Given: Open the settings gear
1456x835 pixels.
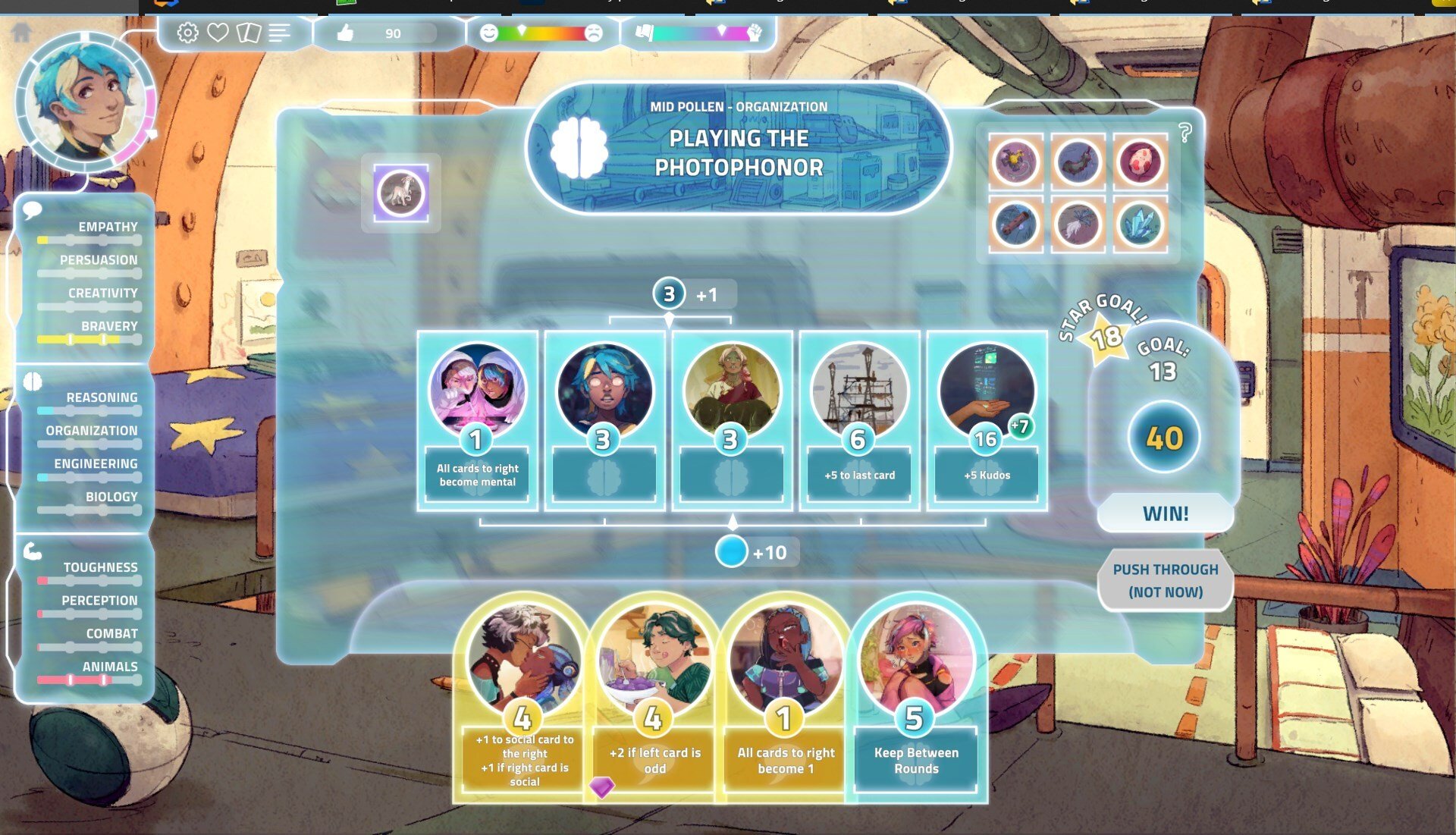Looking at the screenshot, I should click(x=186, y=33).
